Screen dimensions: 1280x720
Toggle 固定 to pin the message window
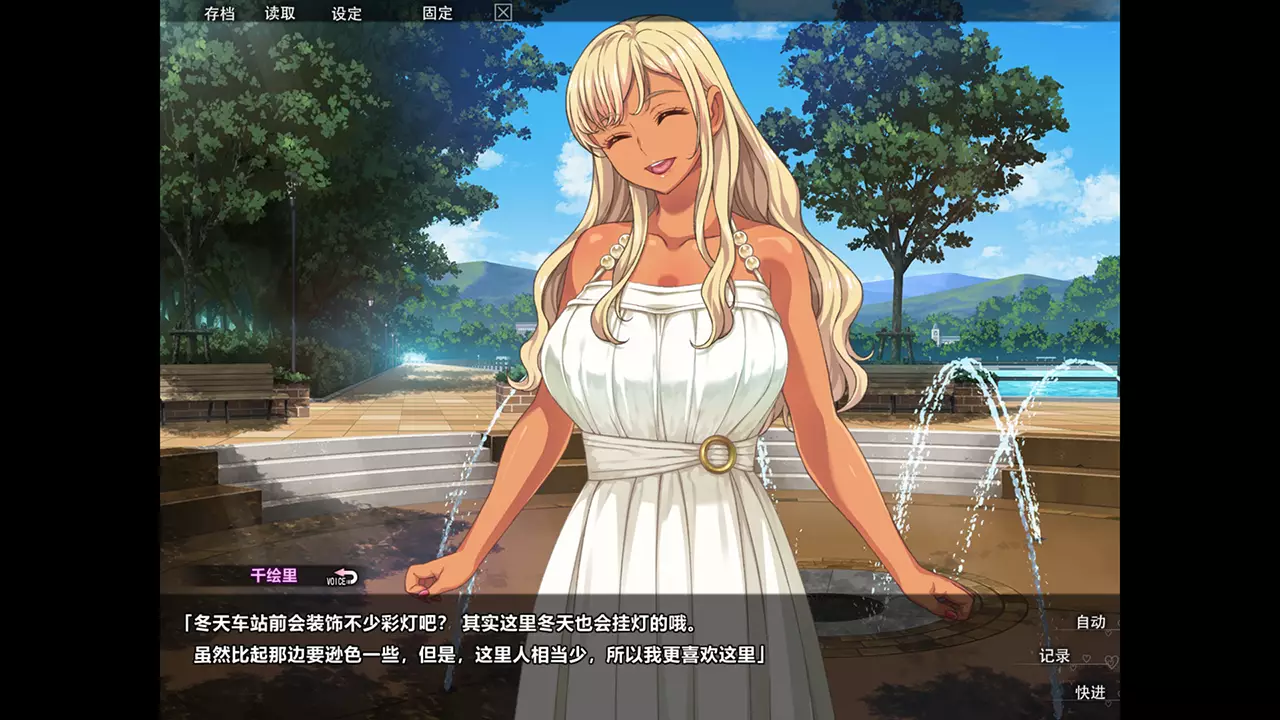pos(437,14)
